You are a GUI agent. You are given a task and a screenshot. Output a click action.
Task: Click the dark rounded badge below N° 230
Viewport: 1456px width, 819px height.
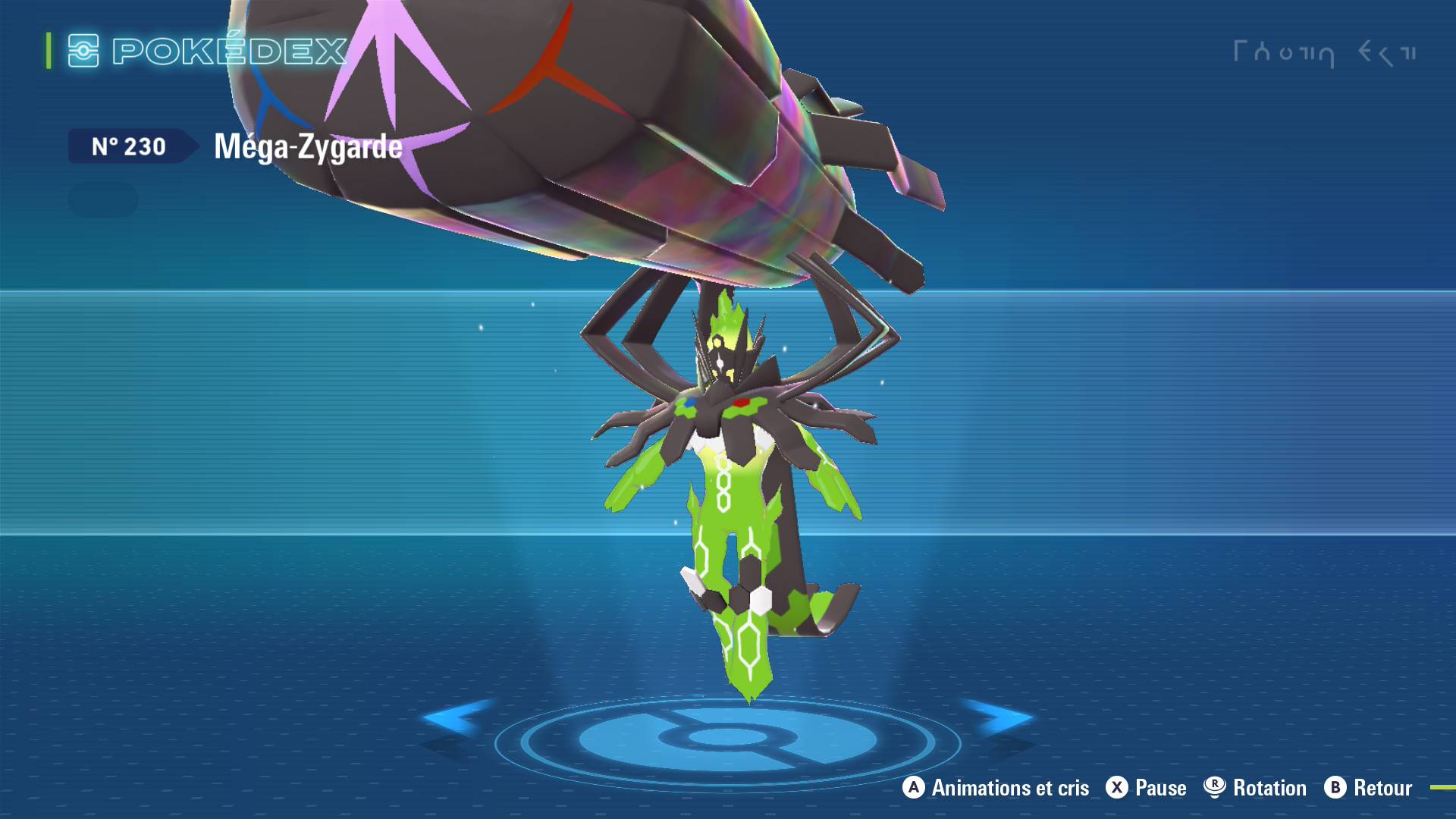(x=103, y=199)
